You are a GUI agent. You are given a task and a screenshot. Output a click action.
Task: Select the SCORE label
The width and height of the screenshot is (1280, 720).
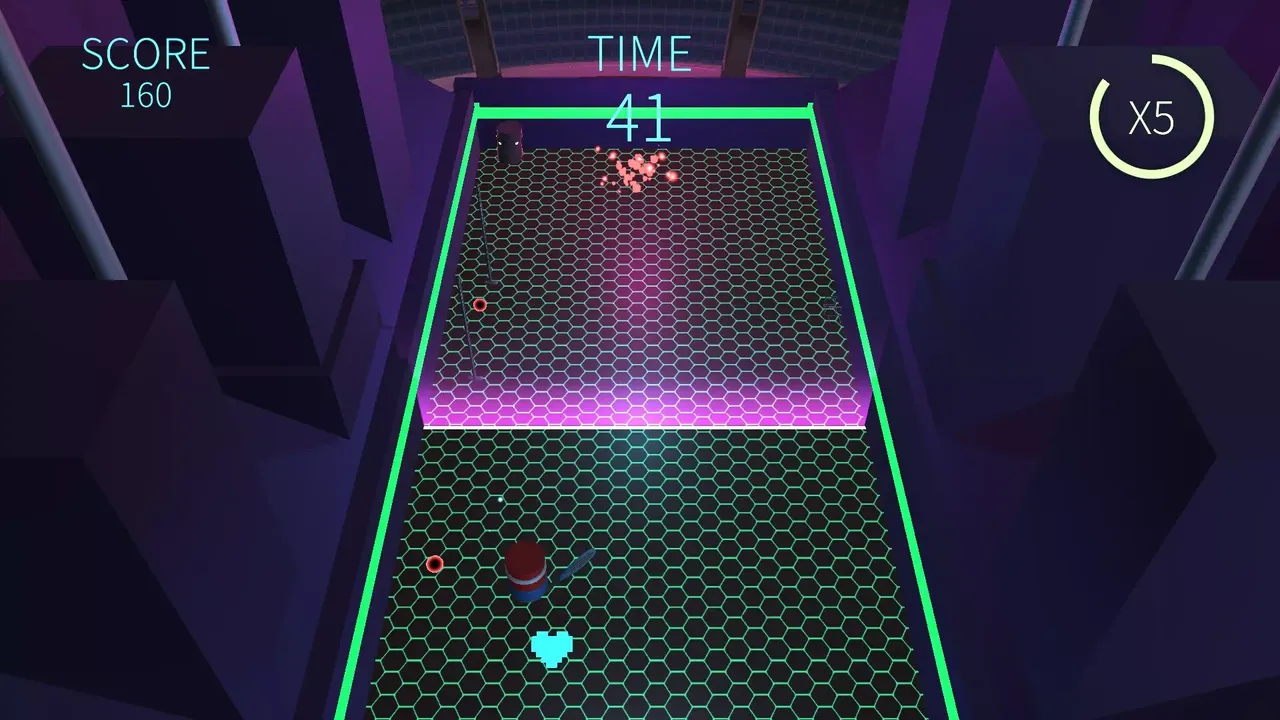(x=146, y=53)
